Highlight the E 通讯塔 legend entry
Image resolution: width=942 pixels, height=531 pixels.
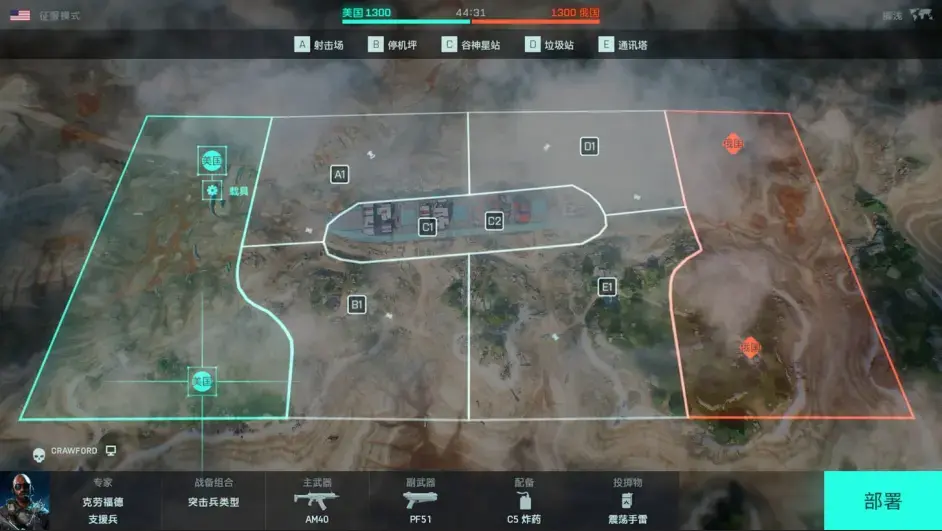[625, 45]
